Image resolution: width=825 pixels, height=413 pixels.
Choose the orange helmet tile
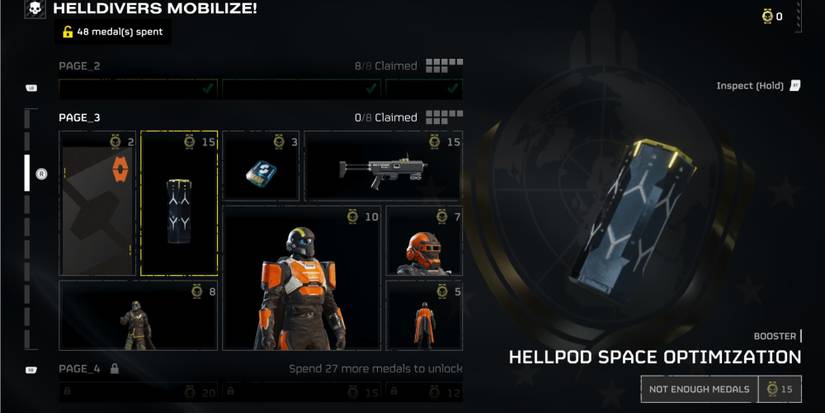pos(424,241)
